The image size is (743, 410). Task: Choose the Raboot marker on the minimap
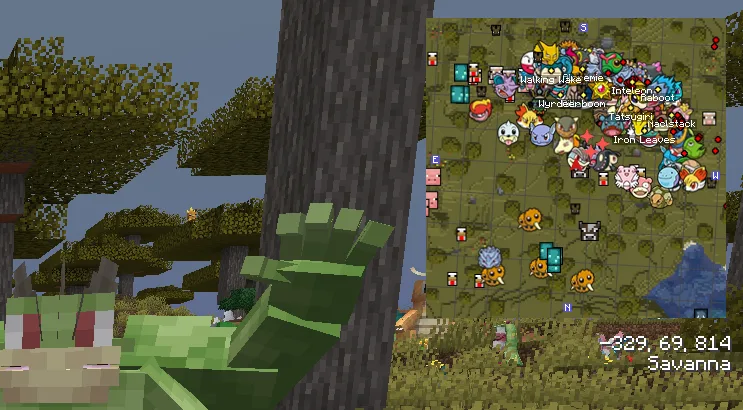pos(658,99)
